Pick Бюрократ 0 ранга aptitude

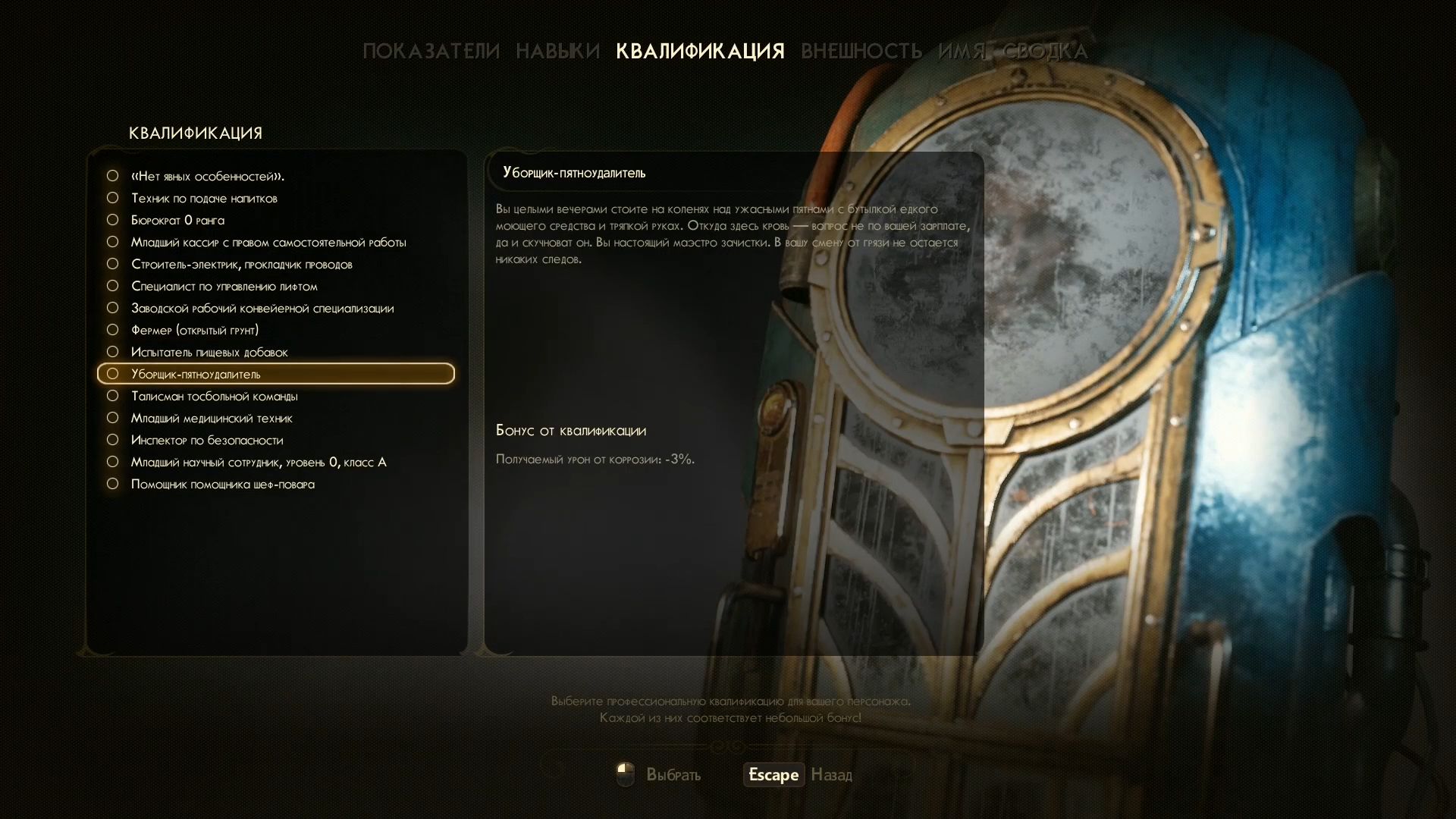pyautogui.click(x=177, y=221)
